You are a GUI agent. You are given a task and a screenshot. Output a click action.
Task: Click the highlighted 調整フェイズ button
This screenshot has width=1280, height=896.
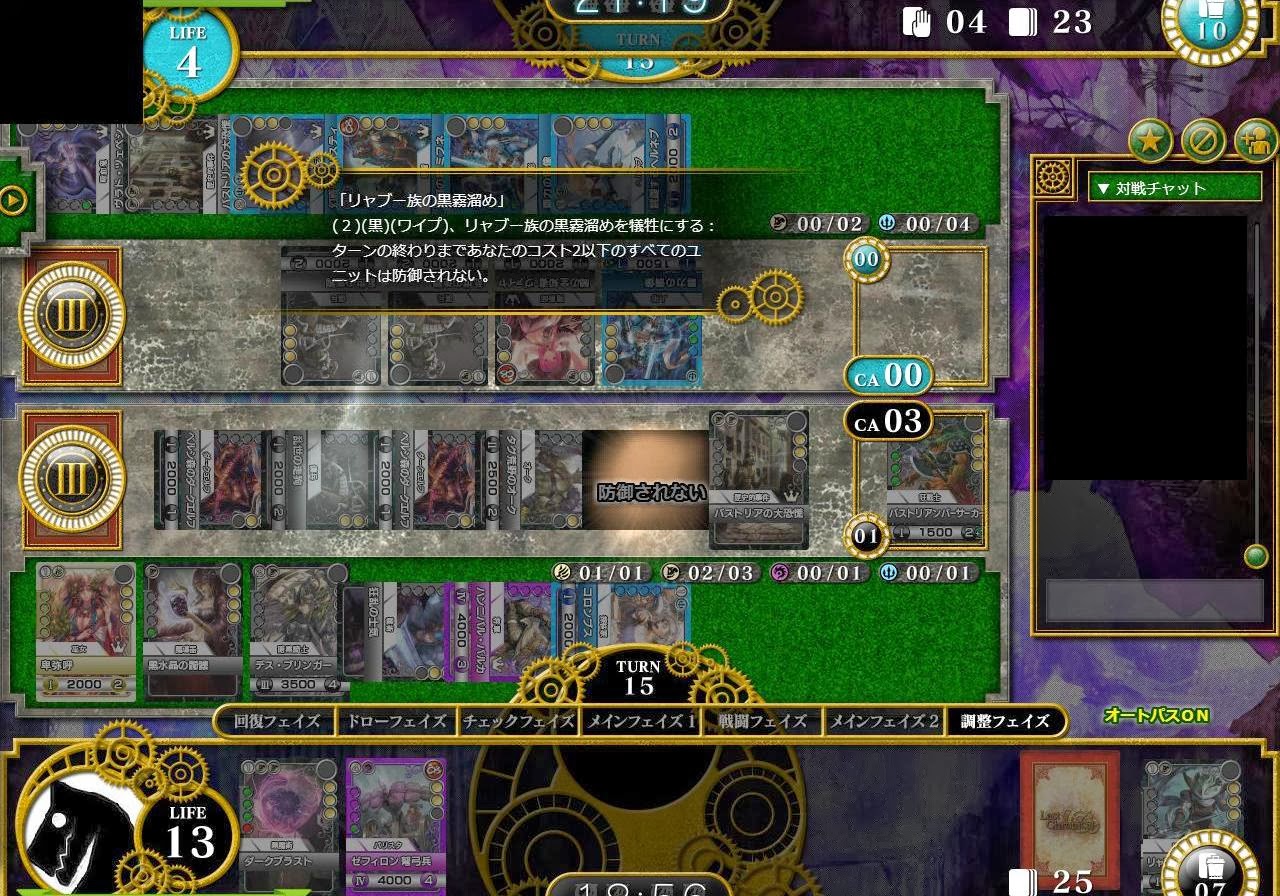point(1005,721)
